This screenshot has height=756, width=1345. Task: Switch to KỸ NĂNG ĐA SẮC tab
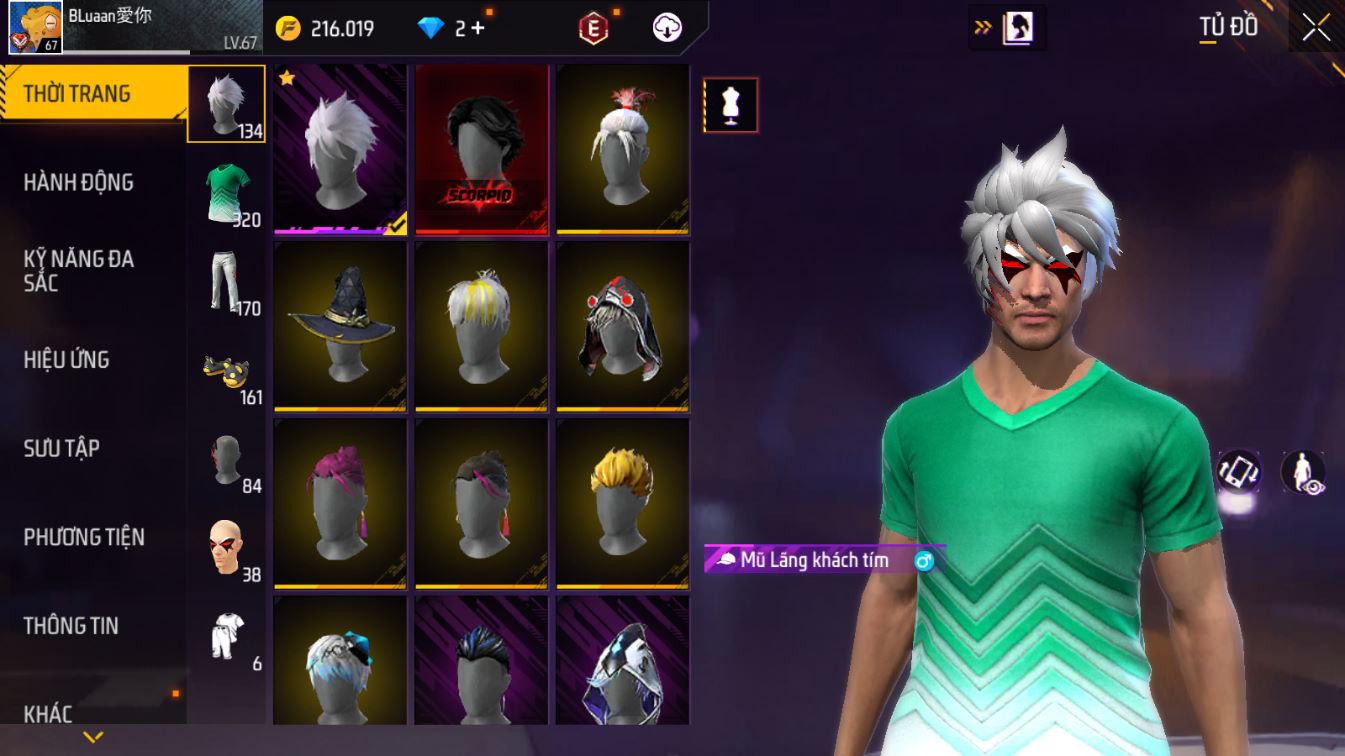(x=79, y=271)
